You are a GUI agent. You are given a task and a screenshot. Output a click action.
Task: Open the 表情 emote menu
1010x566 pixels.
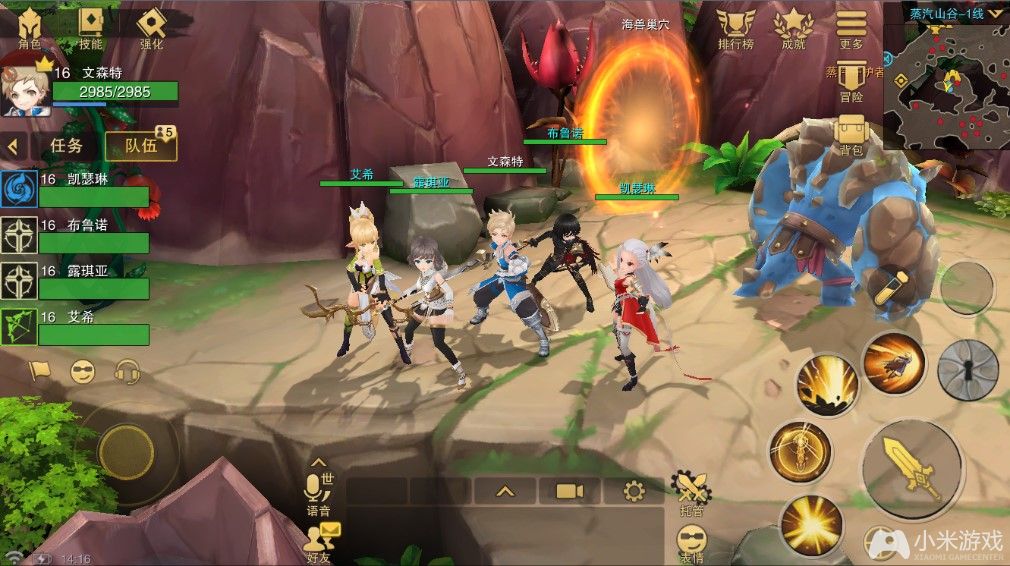[x=691, y=544]
